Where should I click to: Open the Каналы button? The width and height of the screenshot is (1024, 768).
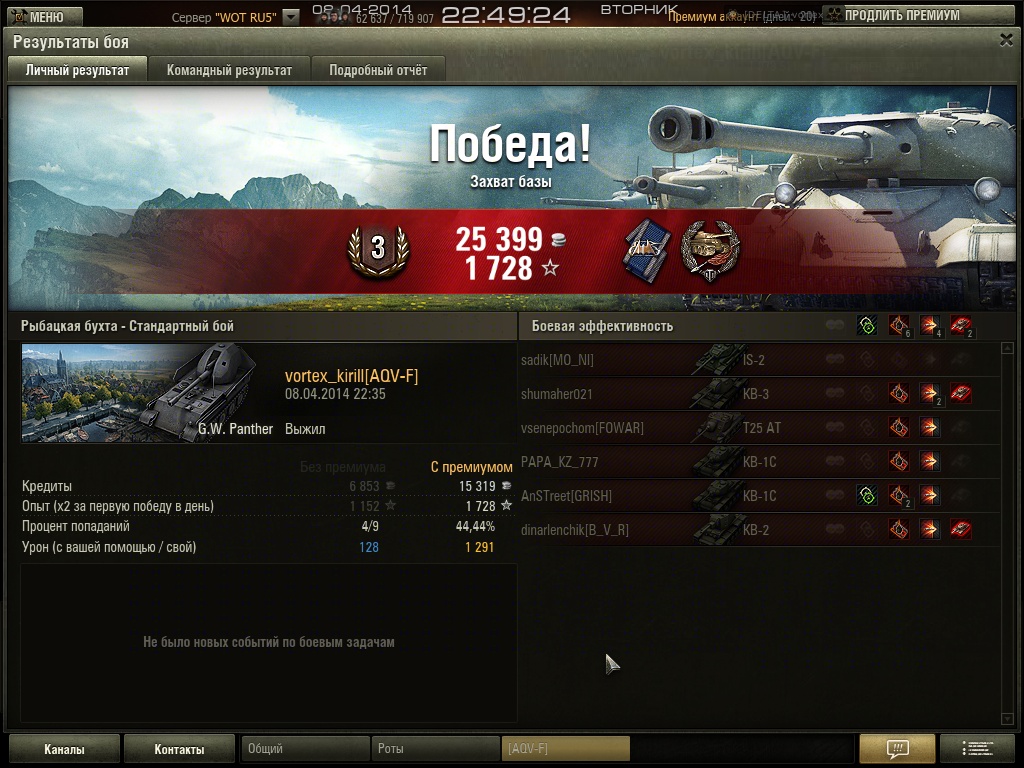point(64,749)
